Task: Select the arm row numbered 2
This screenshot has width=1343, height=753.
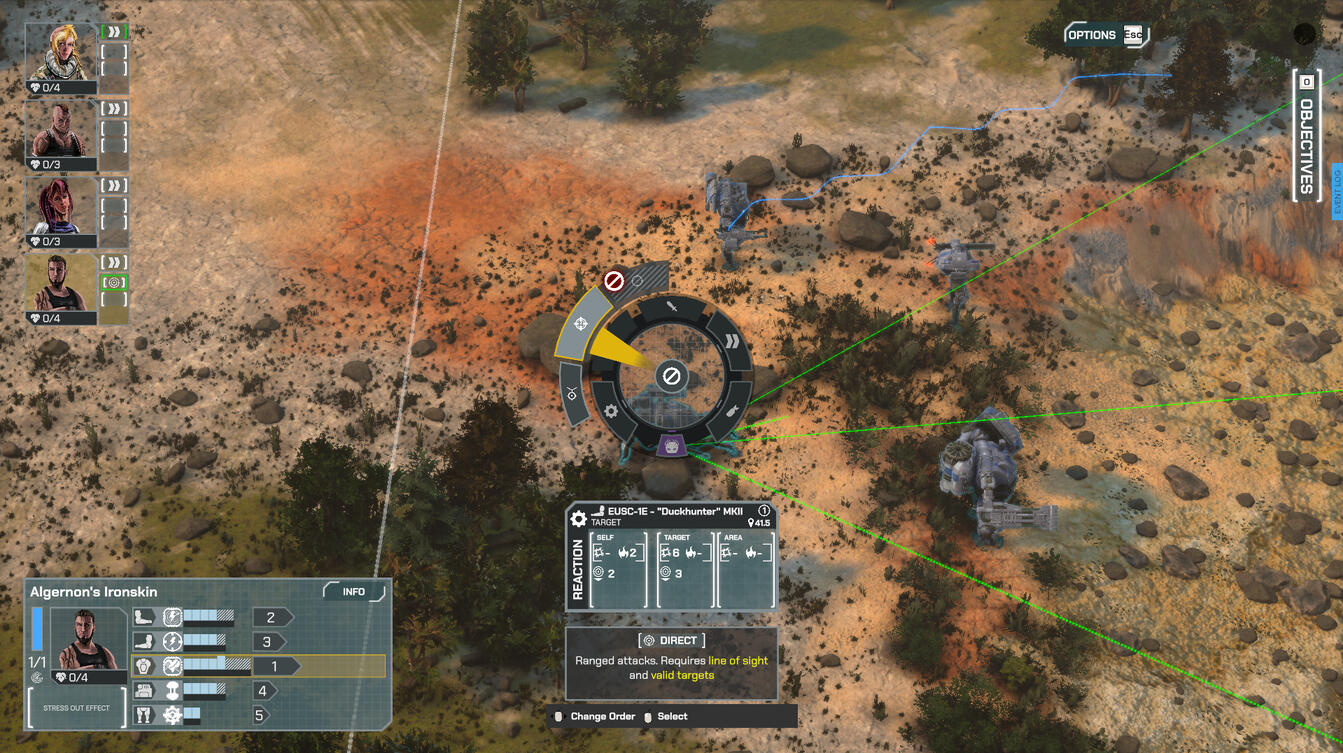Action: 270,617
